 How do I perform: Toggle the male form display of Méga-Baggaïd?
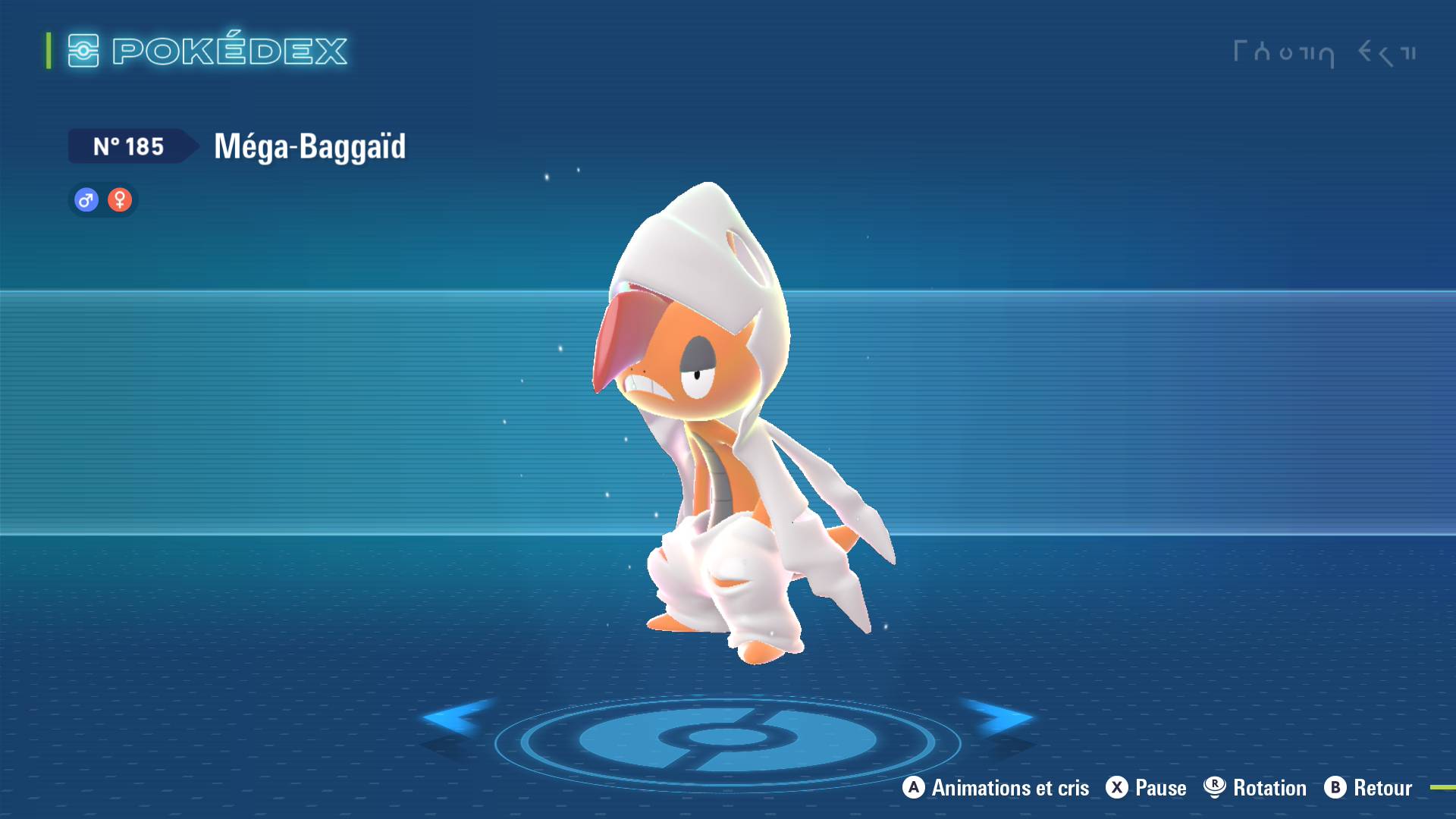click(85, 199)
